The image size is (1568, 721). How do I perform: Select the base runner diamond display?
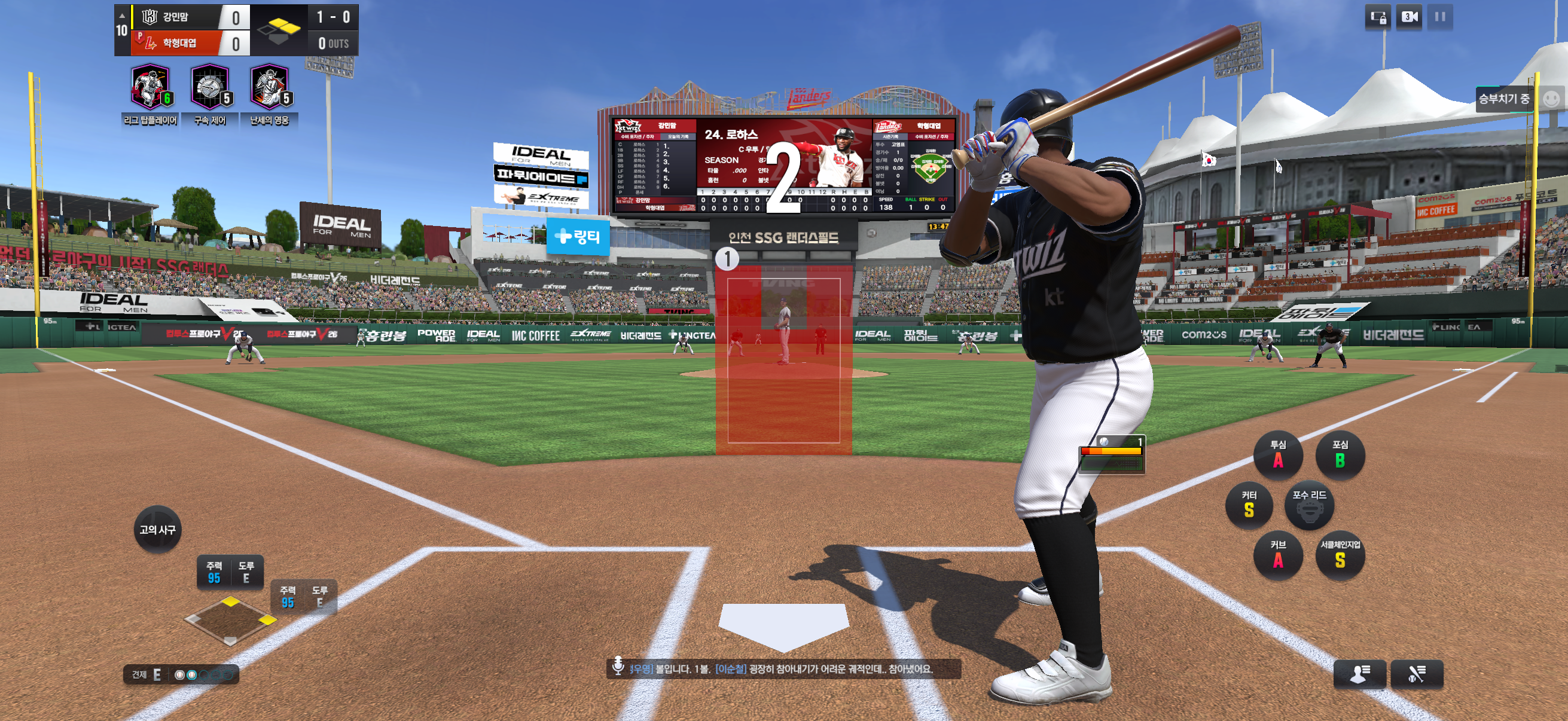coord(230,621)
